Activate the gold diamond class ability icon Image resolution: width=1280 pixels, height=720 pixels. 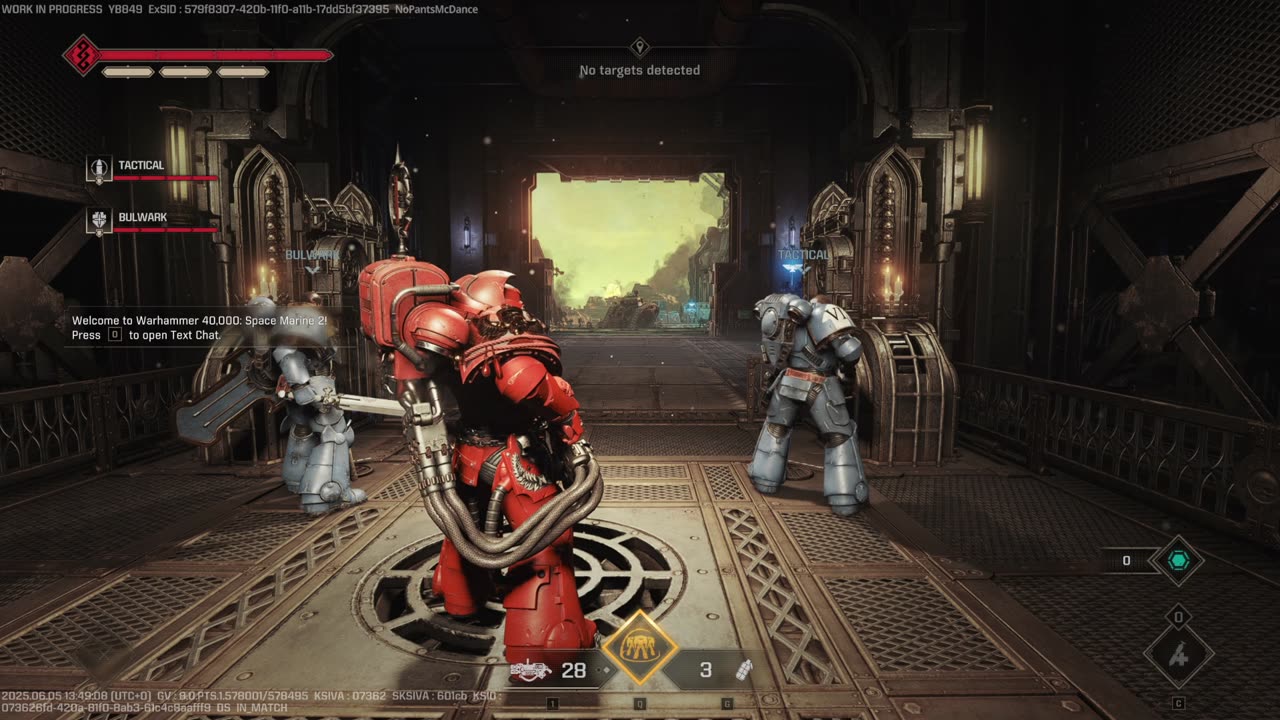[639, 648]
